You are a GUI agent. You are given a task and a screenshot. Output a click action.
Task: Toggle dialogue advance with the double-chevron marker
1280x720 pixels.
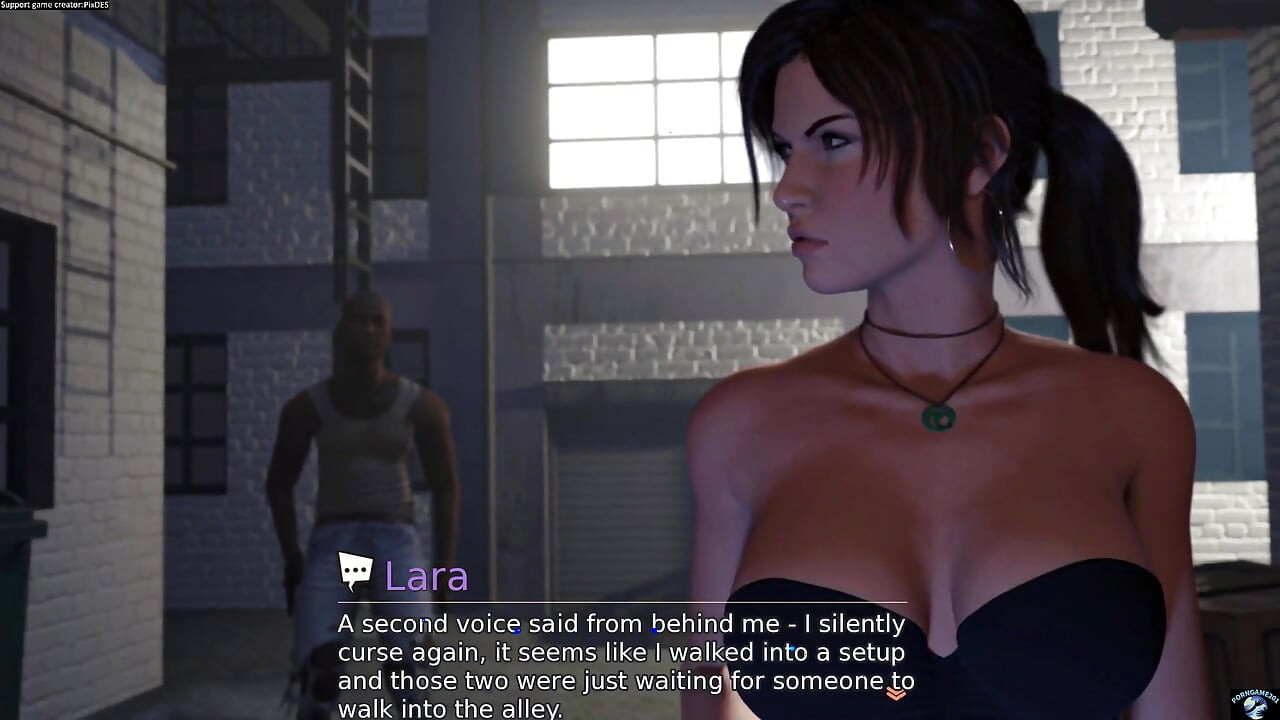pos(896,695)
